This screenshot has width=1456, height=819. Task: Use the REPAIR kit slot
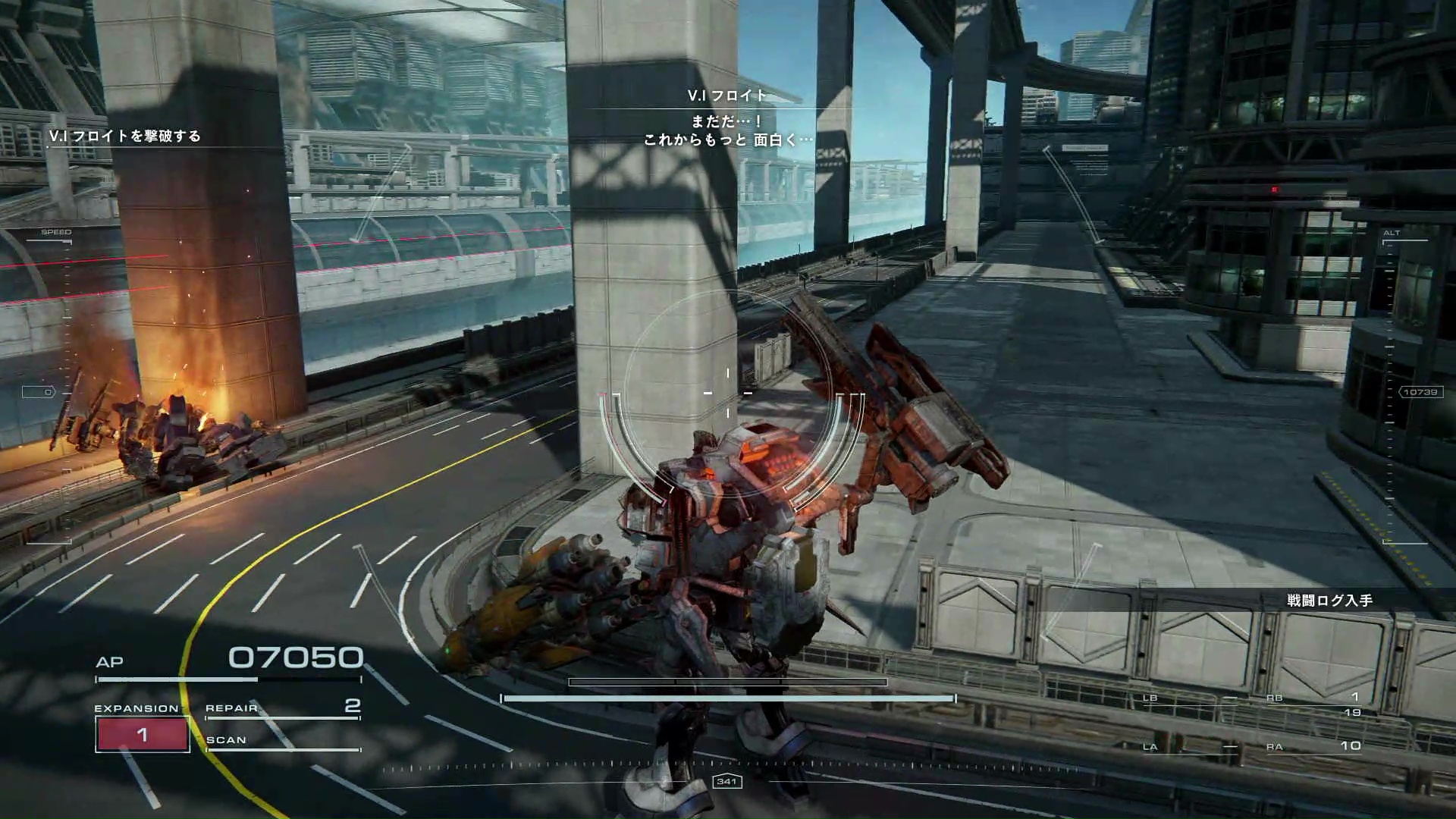tap(282, 708)
